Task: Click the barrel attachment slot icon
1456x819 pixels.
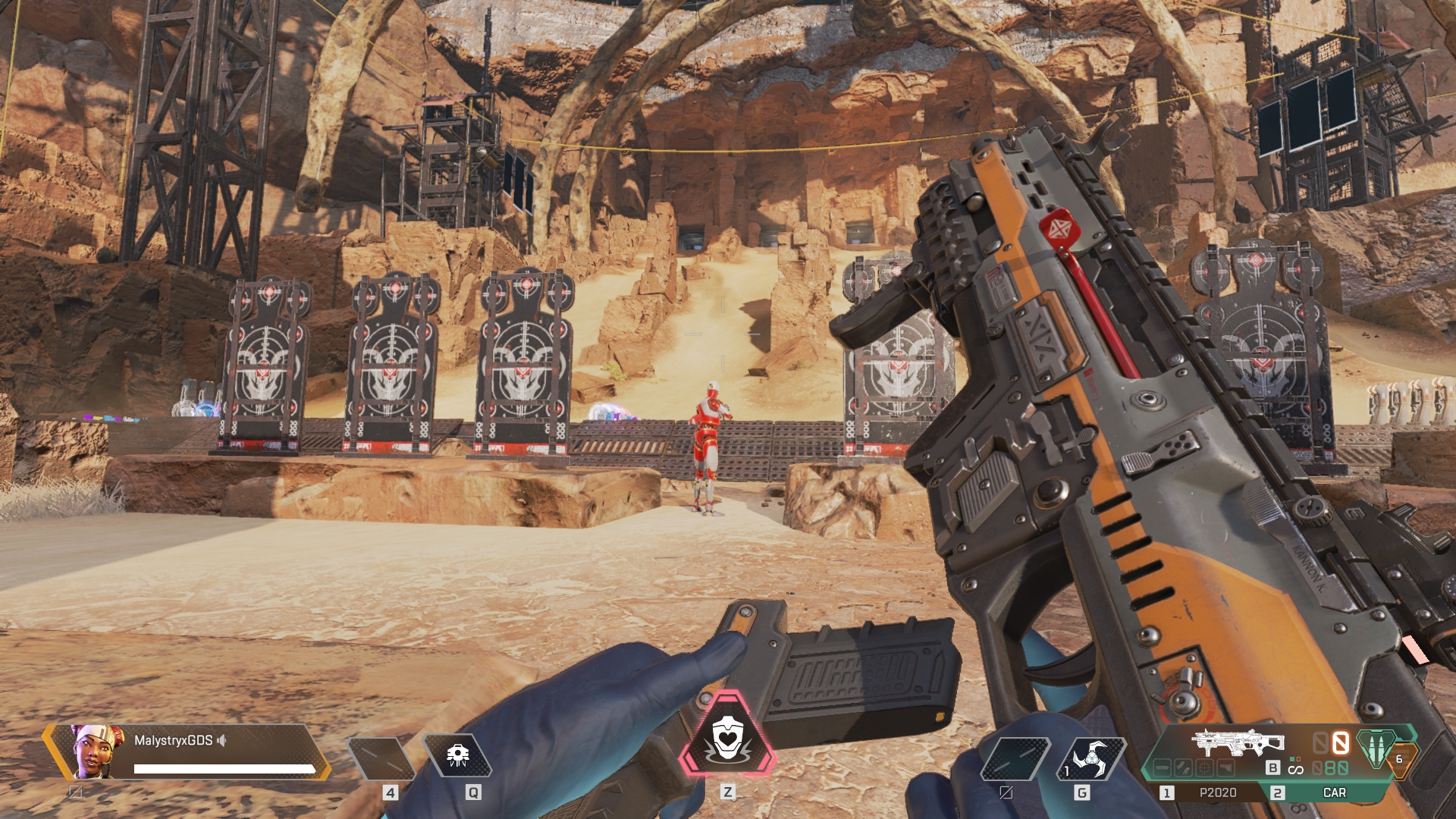Action: tap(1162, 768)
